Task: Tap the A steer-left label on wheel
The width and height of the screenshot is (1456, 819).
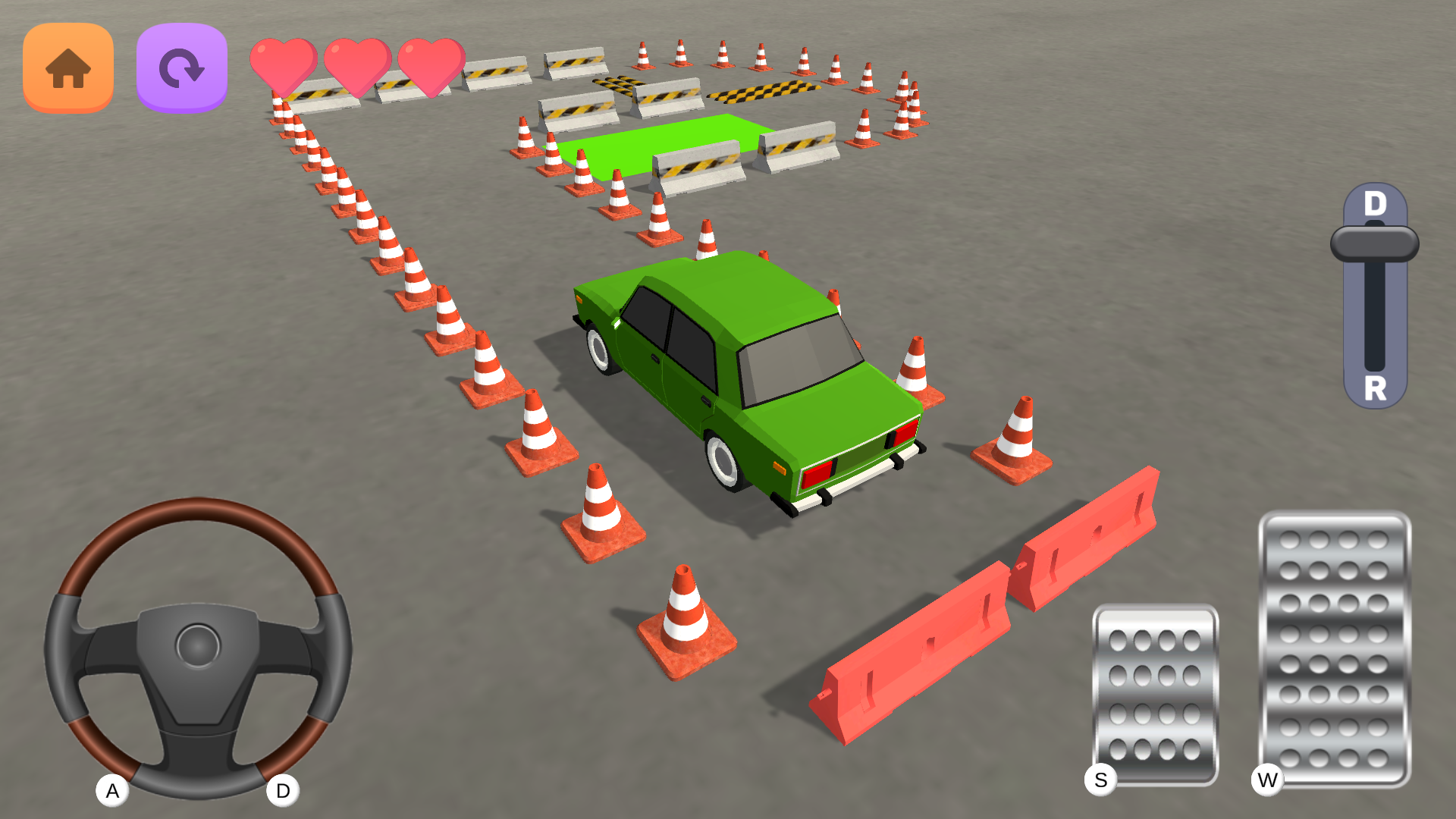Action: 112,790
